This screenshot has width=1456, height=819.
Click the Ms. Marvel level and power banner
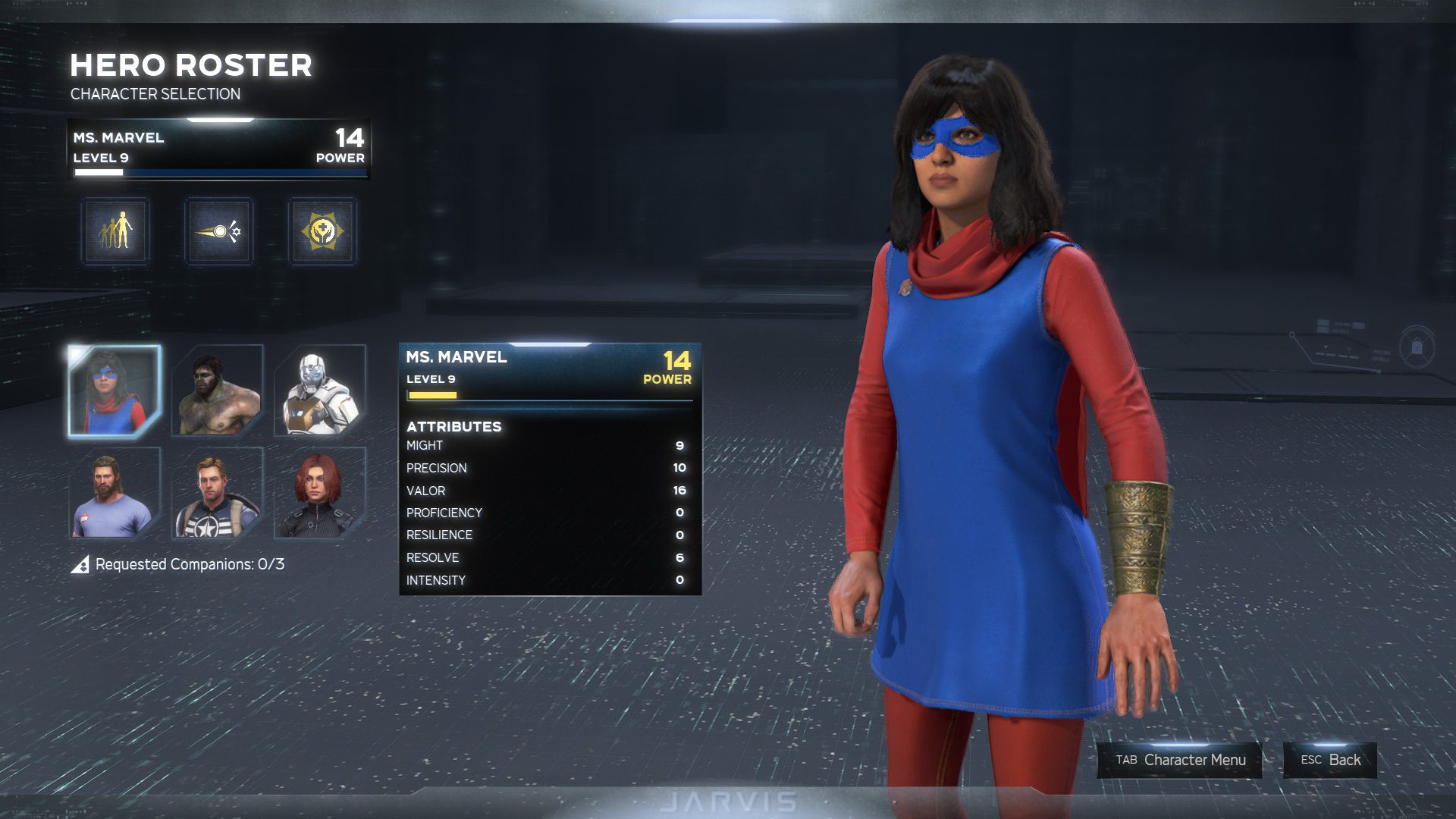pos(218,148)
